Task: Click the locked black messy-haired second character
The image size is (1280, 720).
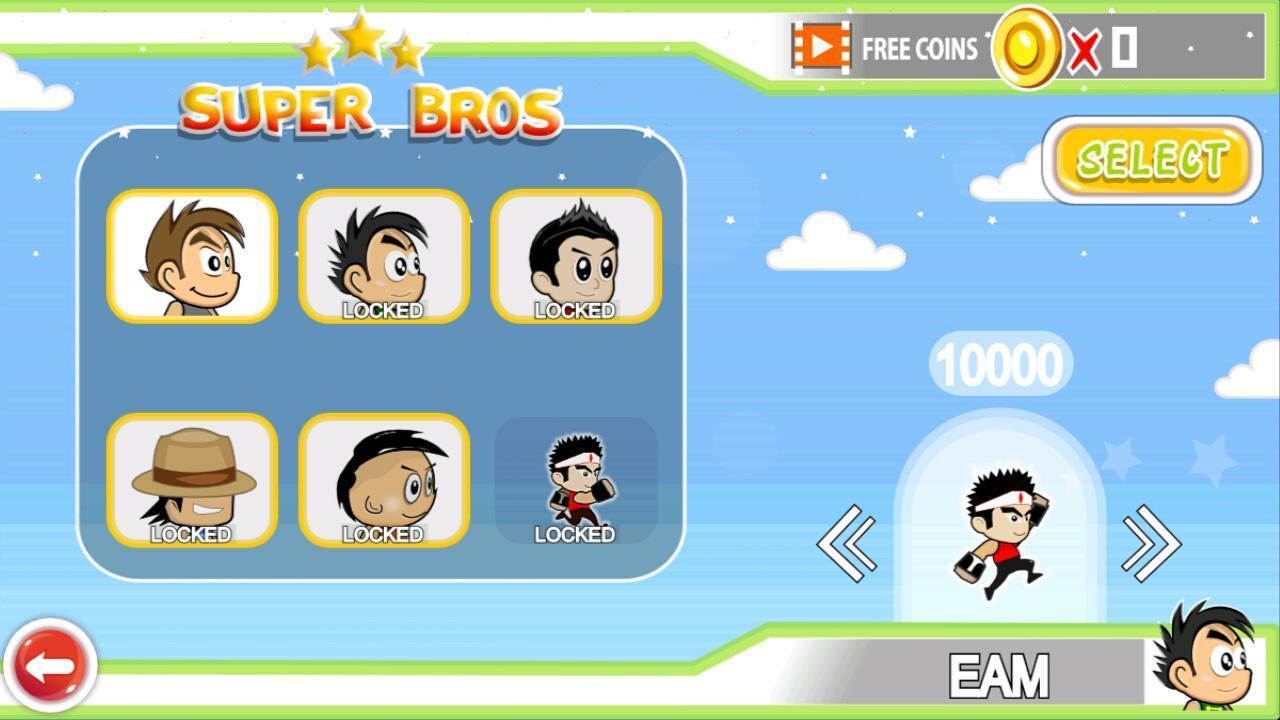Action: click(x=385, y=257)
